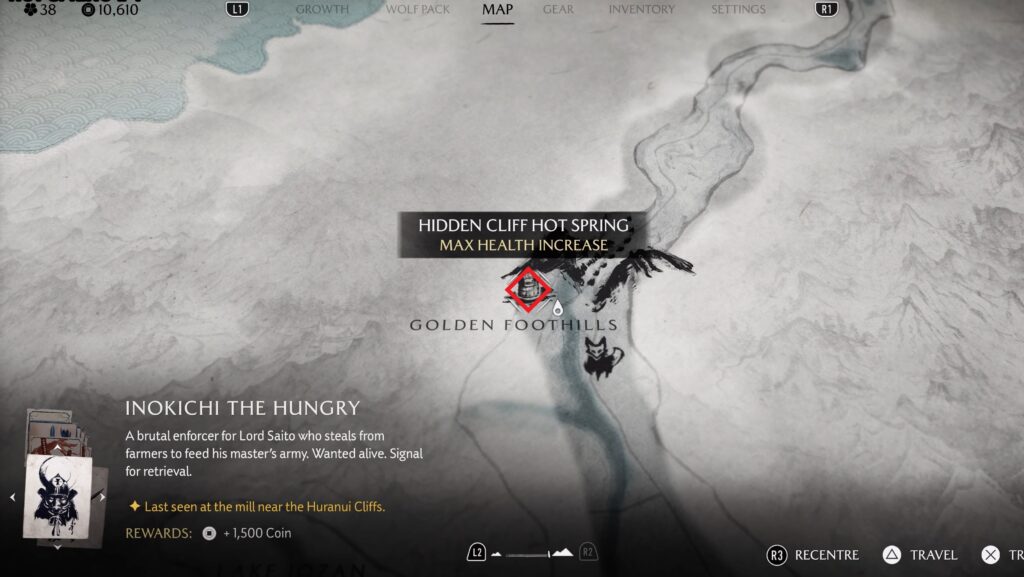1024x577 pixels.
Task: Select the Hidden Cliff Hot Spring marker
Action: [x=527, y=289]
